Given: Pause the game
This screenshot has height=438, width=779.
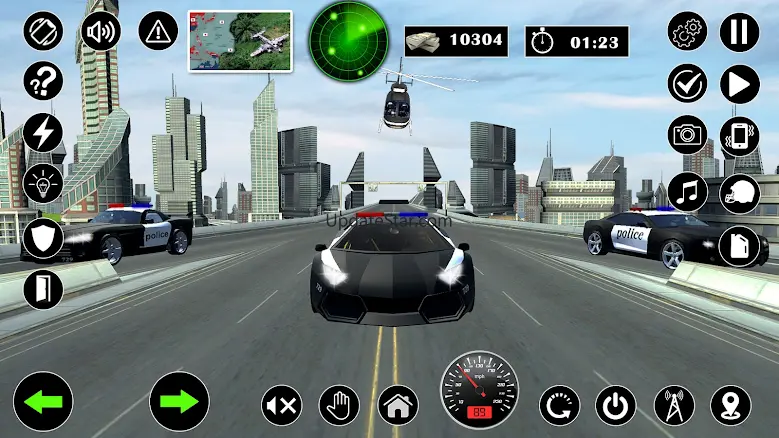Looking at the screenshot, I should (740, 31).
